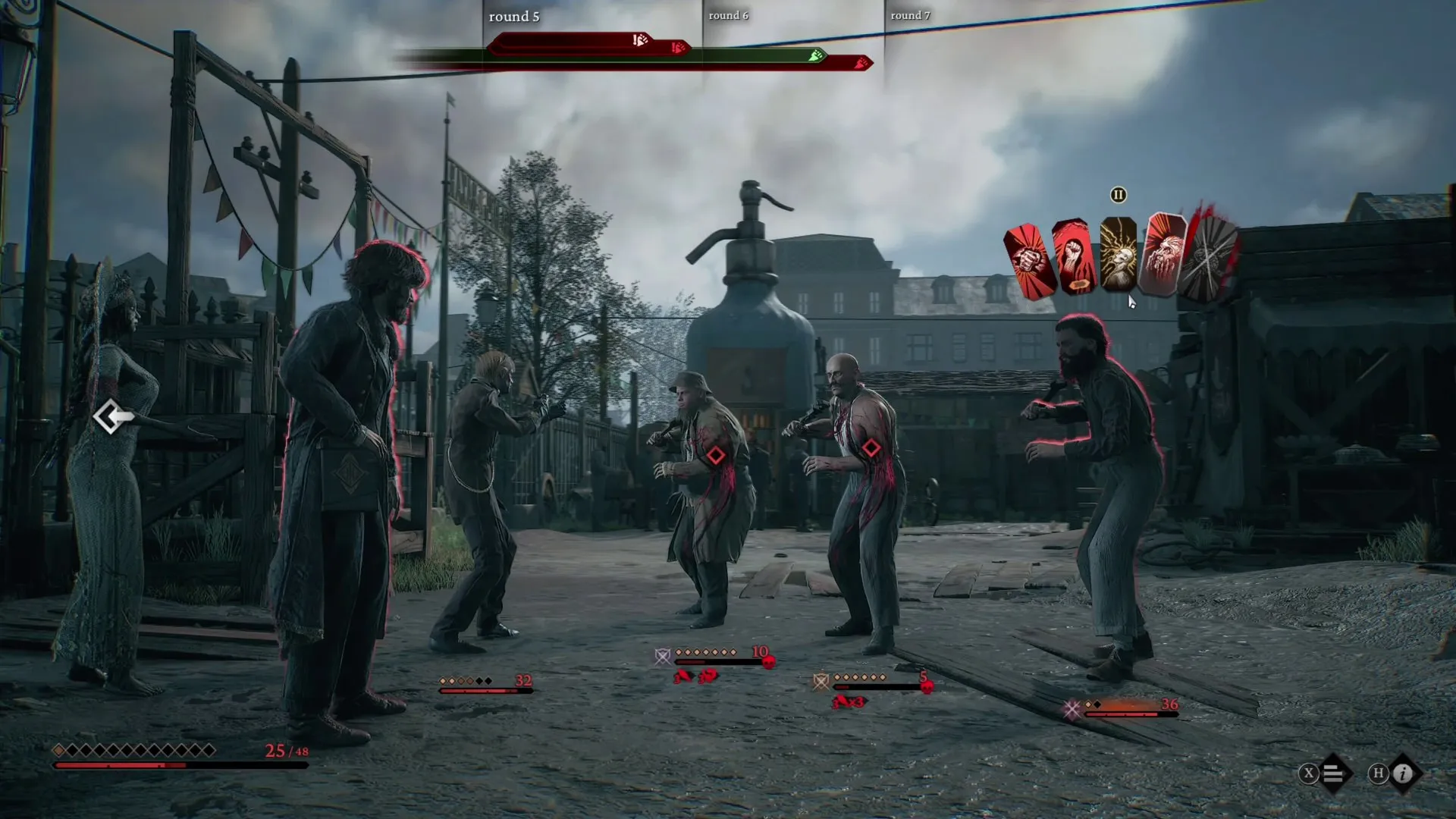1456x819 pixels.
Task: Target the bald enemy's red diamond marker
Action: 871,448
